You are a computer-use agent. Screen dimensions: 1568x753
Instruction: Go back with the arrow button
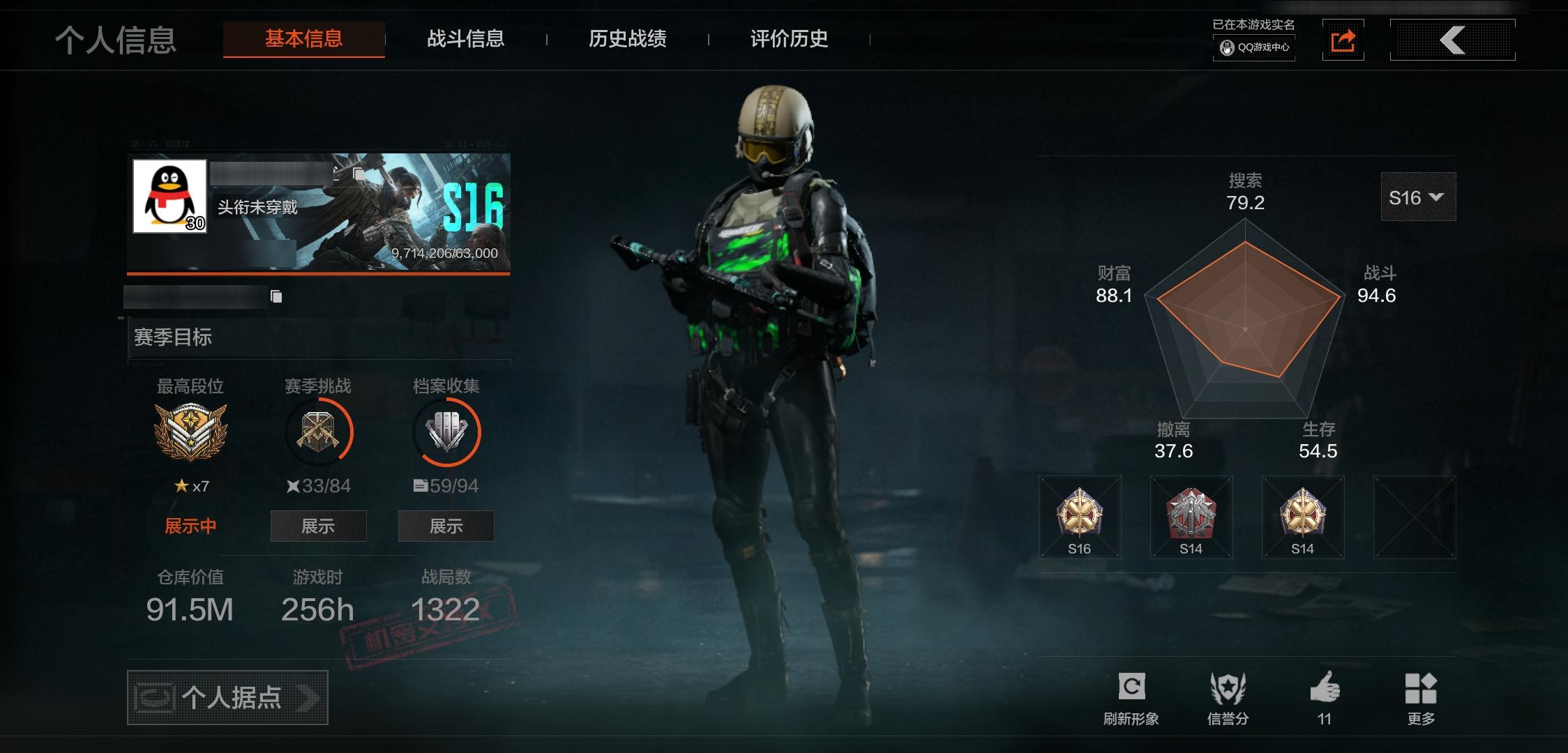[x=1452, y=40]
